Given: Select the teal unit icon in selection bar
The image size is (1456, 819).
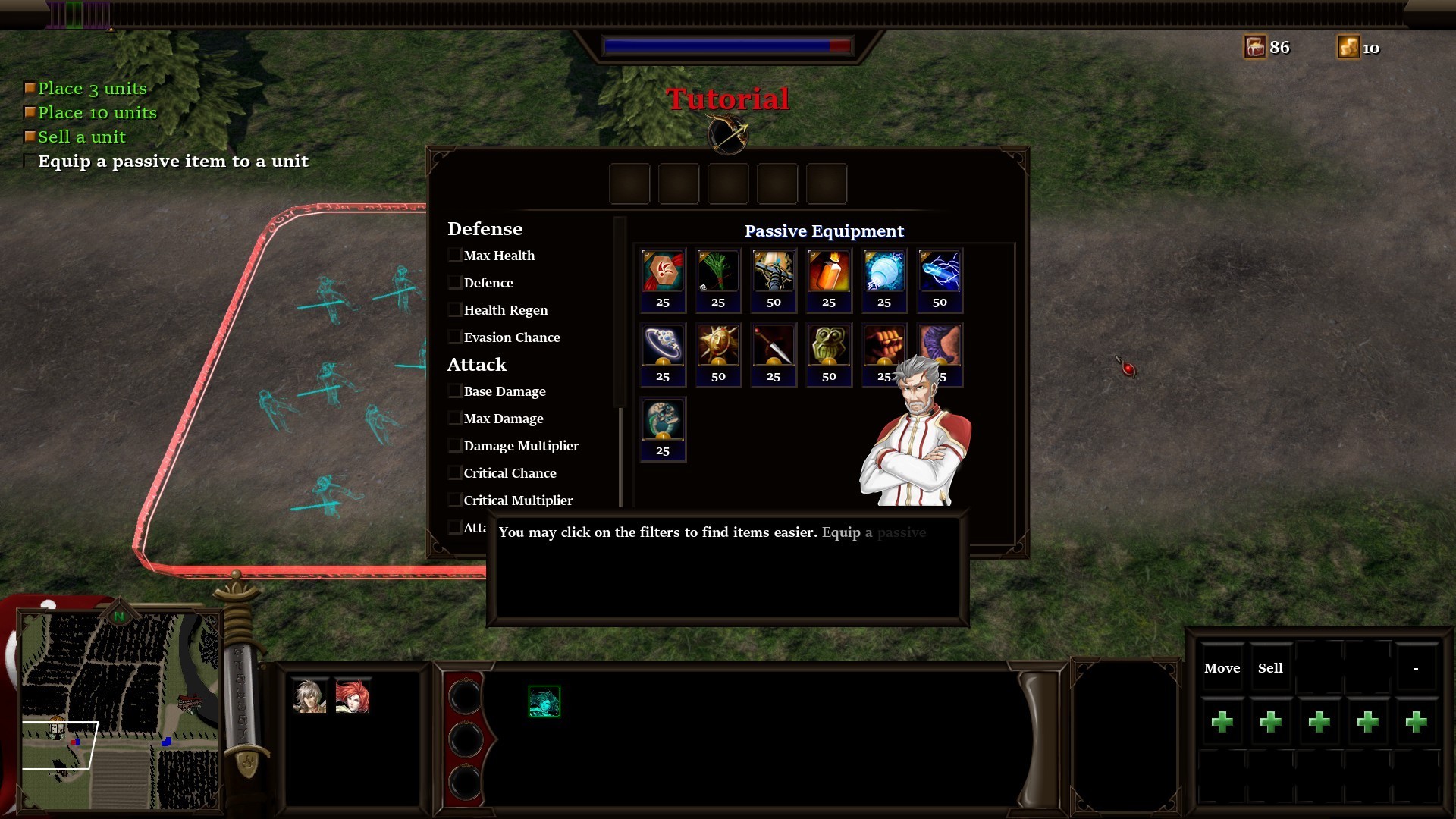Looking at the screenshot, I should pos(544,701).
